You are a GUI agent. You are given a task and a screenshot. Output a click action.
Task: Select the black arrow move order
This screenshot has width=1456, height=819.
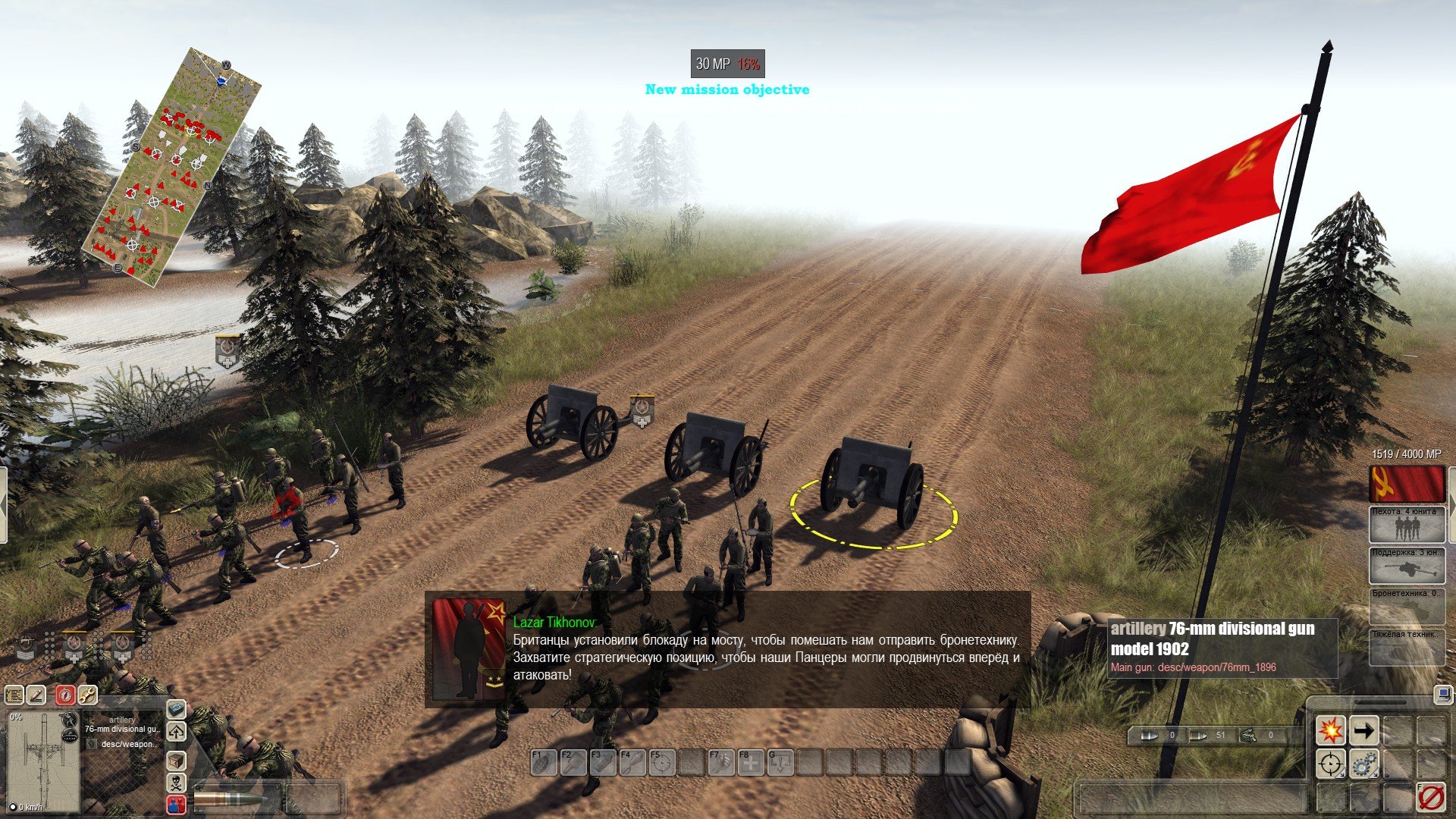[1363, 731]
